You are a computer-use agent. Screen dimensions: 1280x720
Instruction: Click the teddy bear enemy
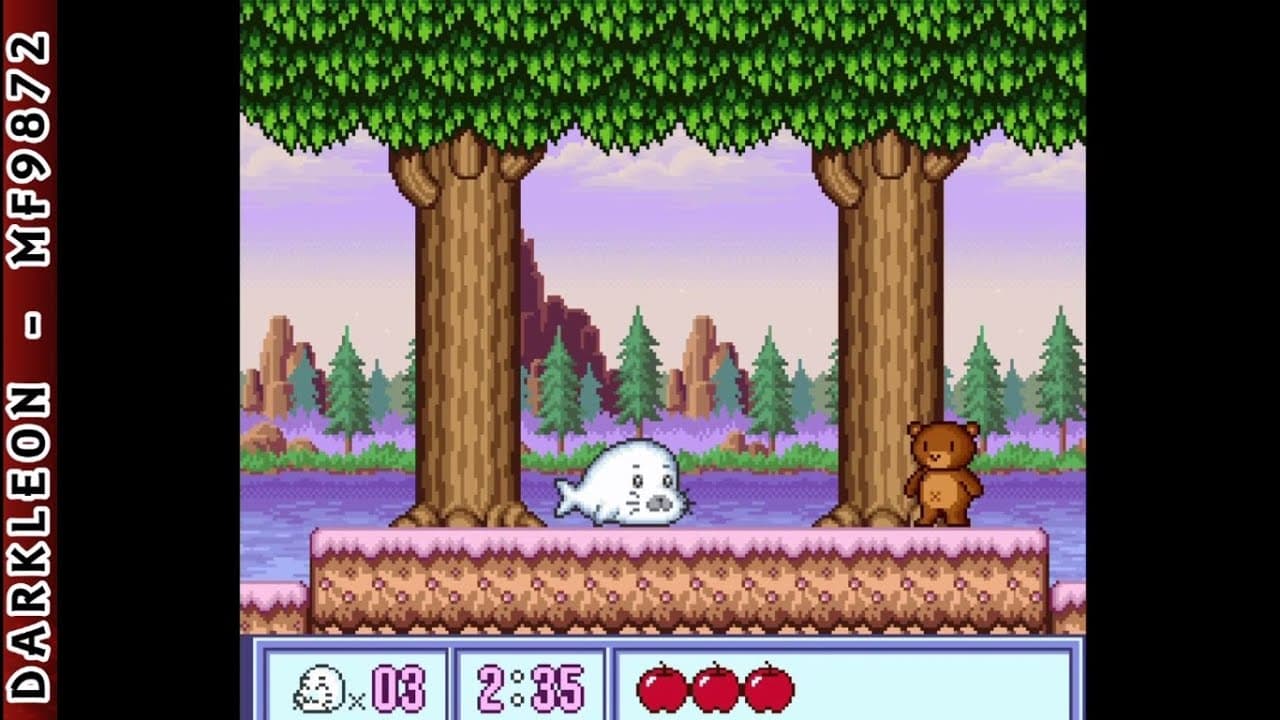tap(945, 475)
